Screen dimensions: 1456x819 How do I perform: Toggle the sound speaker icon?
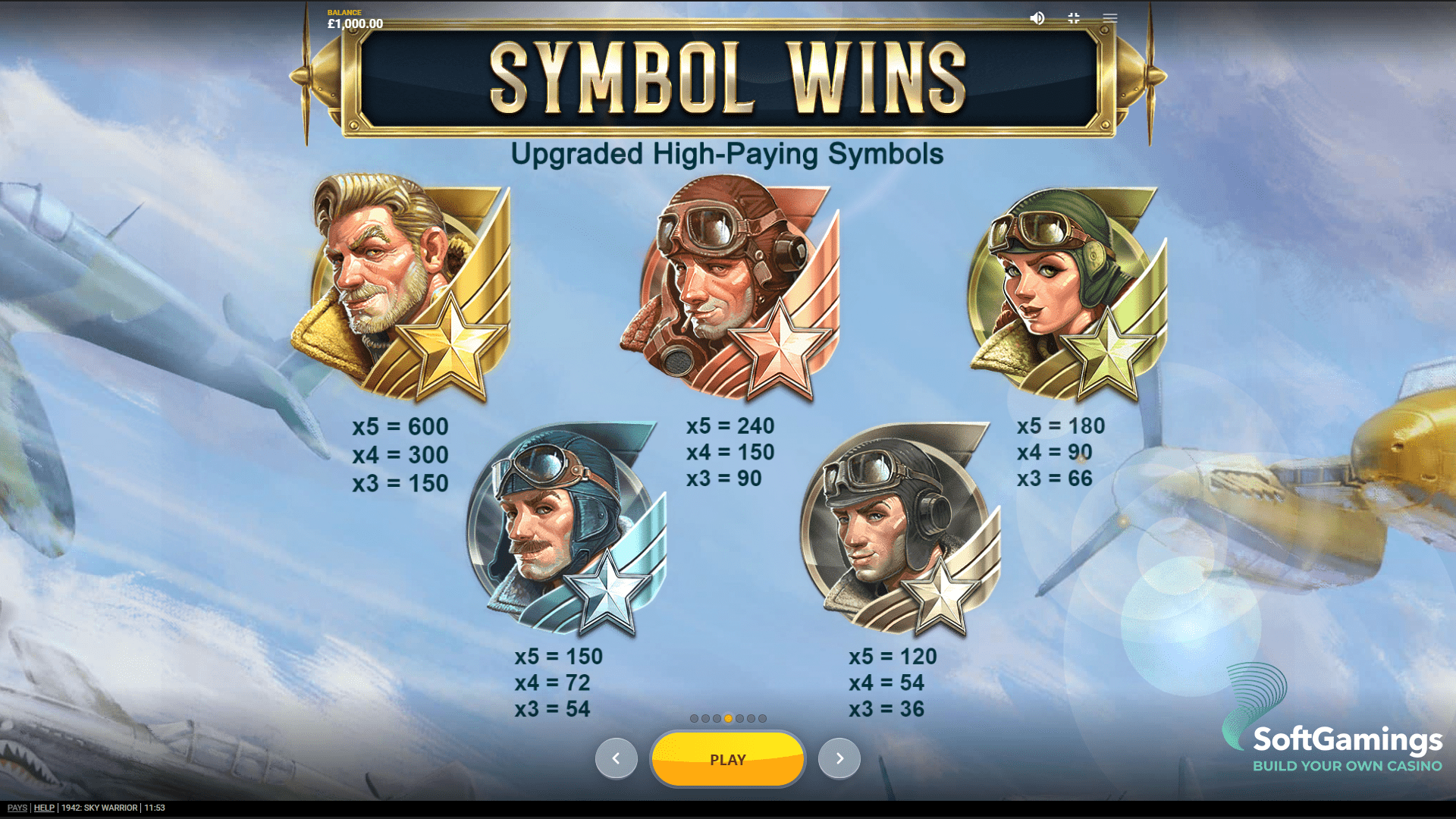[1037, 18]
